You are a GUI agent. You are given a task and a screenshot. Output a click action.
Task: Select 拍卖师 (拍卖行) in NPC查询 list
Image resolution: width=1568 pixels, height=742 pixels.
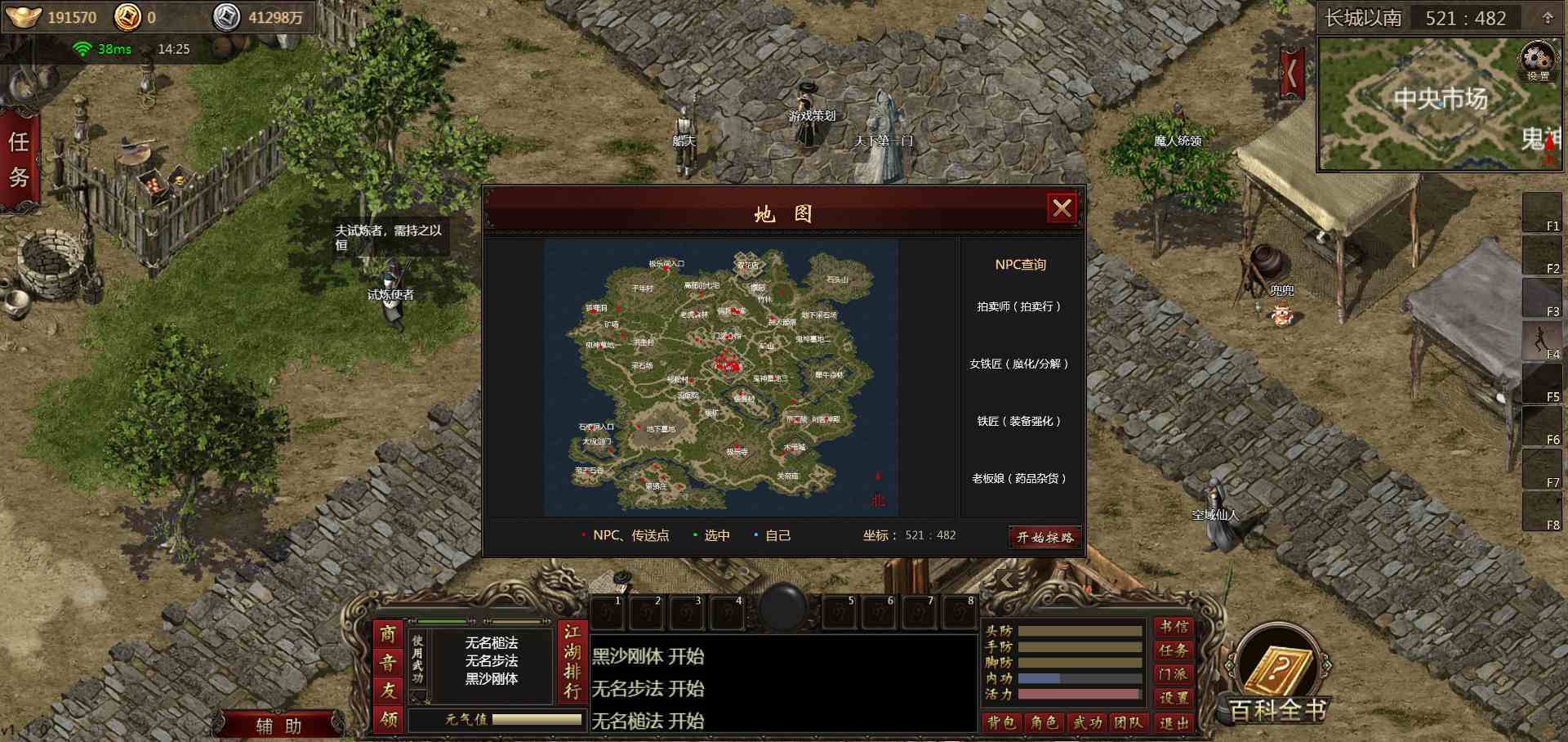(1019, 306)
